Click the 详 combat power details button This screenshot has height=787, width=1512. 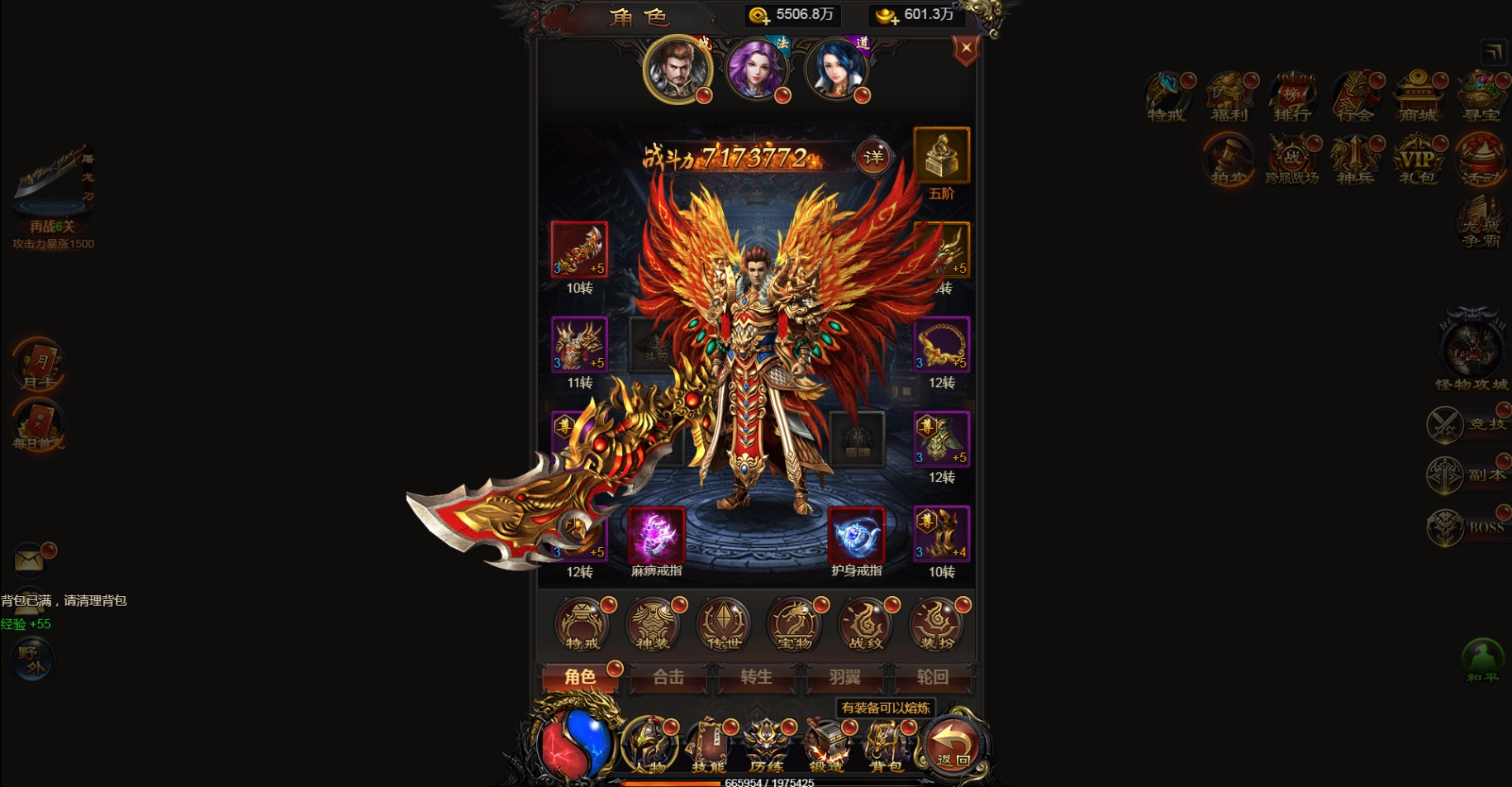(x=874, y=155)
